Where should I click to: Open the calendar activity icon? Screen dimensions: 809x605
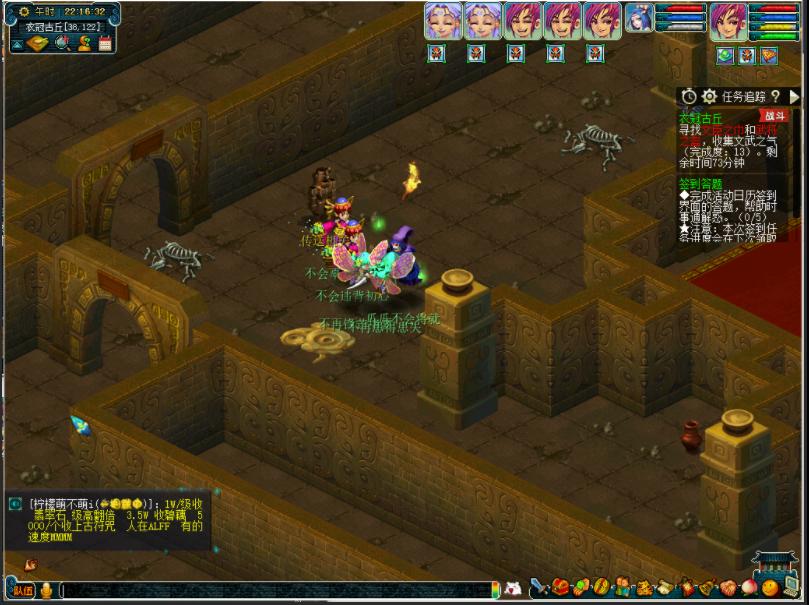(104, 43)
